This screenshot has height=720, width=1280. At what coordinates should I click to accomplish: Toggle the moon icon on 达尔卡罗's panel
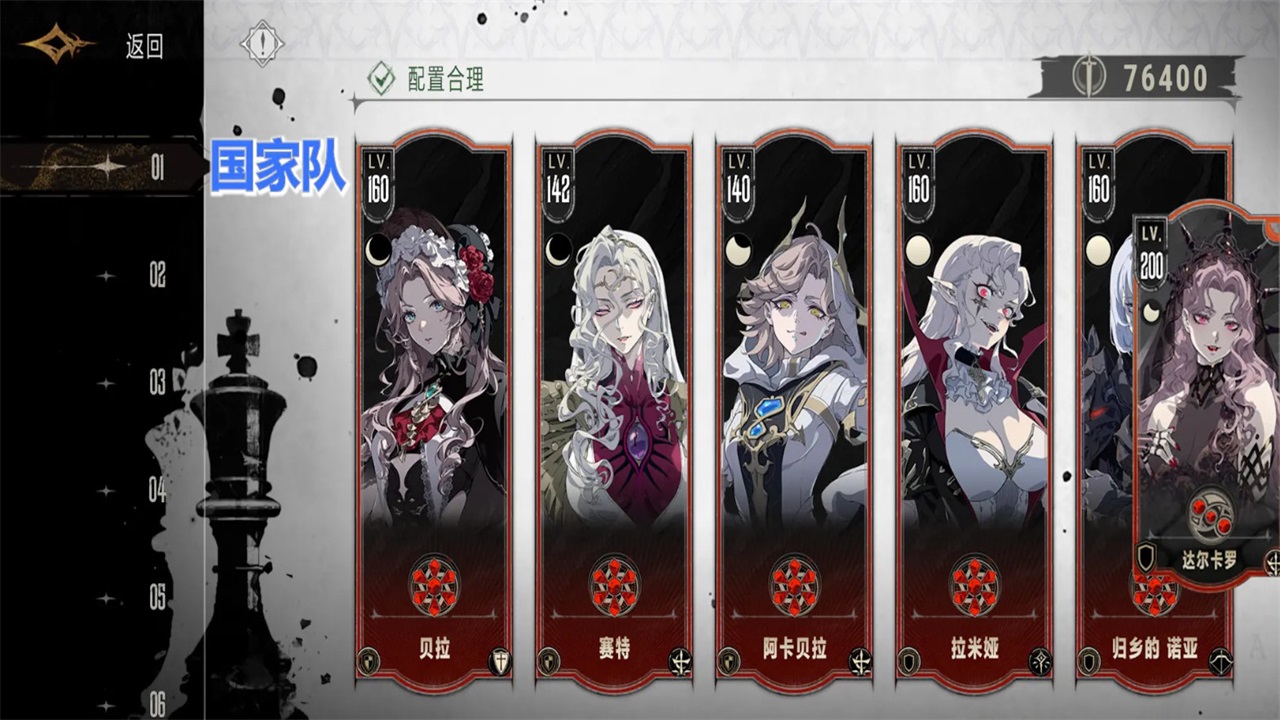tap(1151, 313)
